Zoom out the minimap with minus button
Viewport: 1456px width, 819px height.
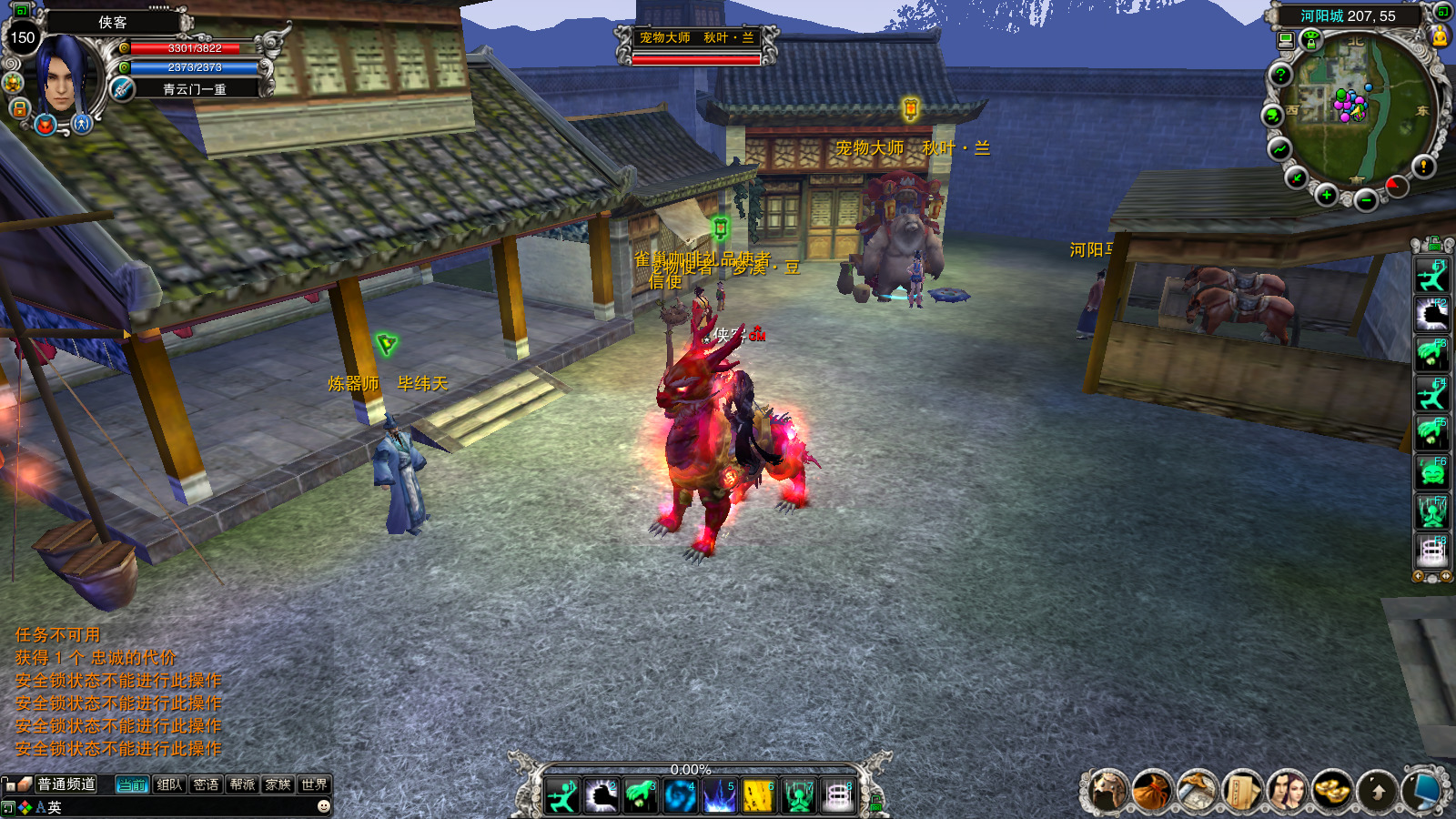(x=1365, y=200)
